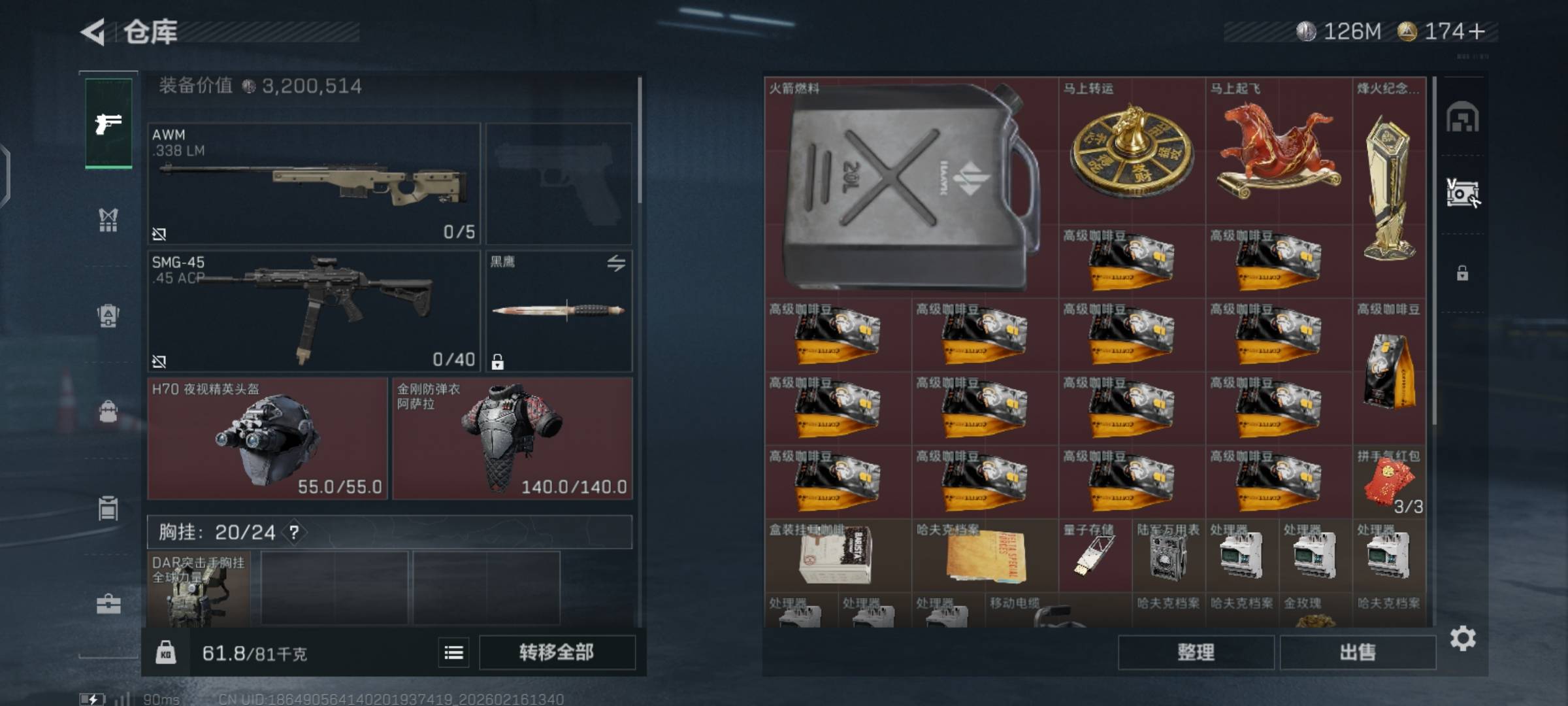Select the 金刚防弹衣 body armor slot
Screen dimensions: 1568x706
tap(512, 439)
